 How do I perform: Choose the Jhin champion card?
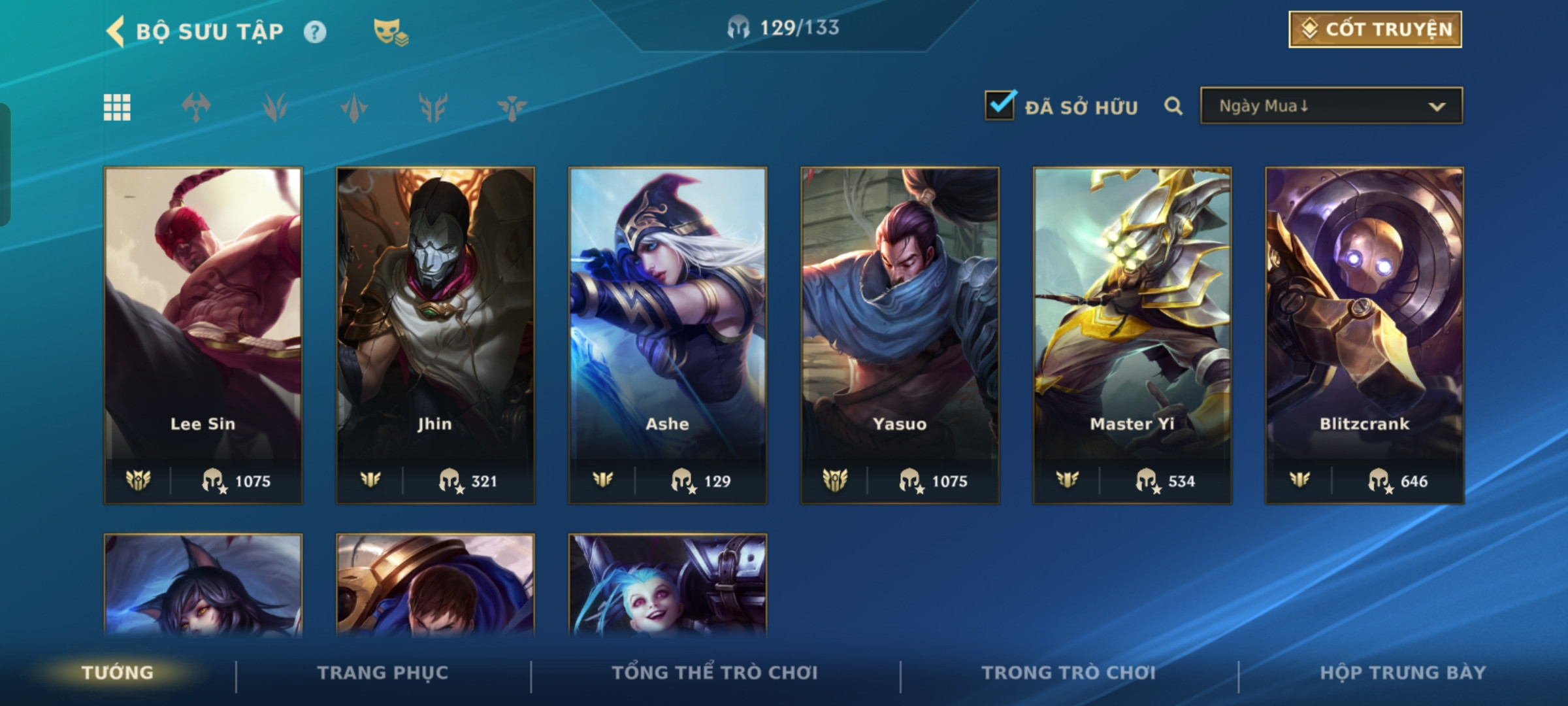pyautogui.click(x=435, y=335)
